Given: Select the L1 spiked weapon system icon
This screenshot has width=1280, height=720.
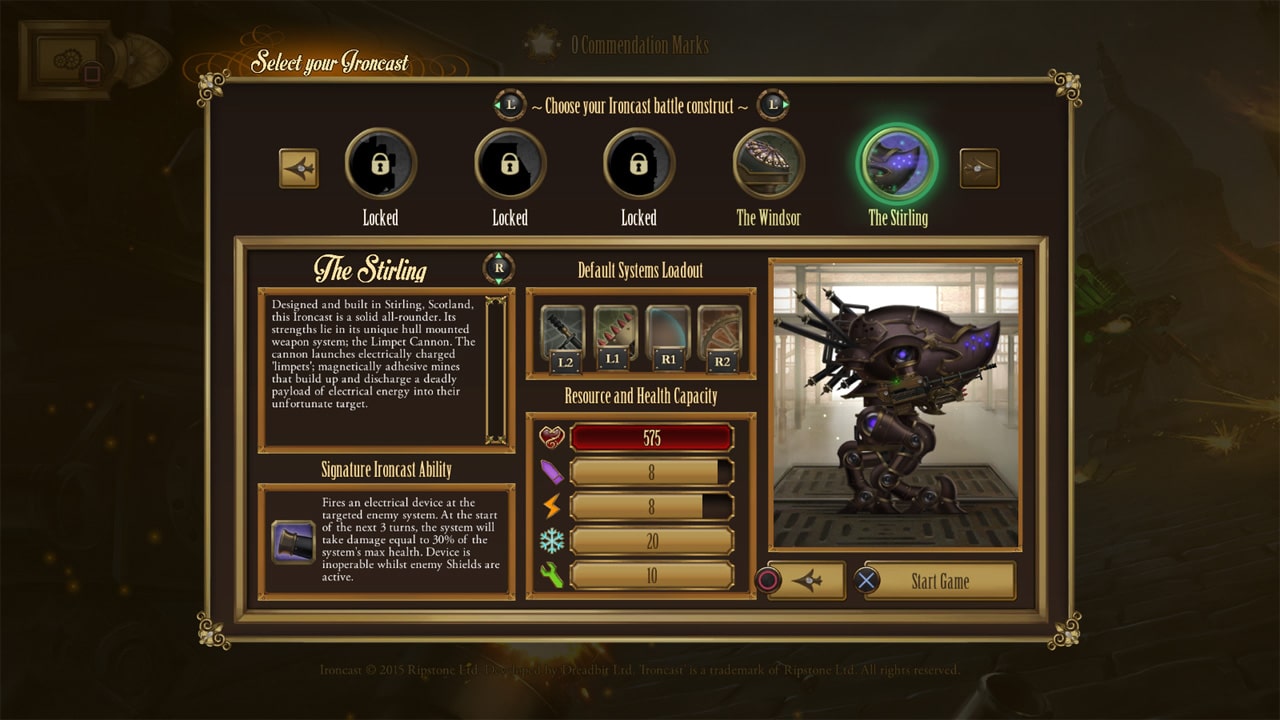Looking at the screenshot, I should pyautogui.click(x=615, y=330).
